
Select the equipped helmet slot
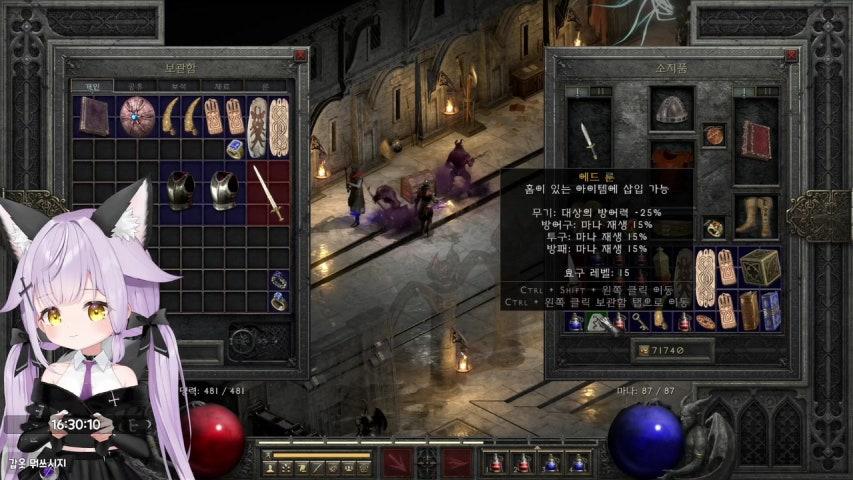(671, 108)
